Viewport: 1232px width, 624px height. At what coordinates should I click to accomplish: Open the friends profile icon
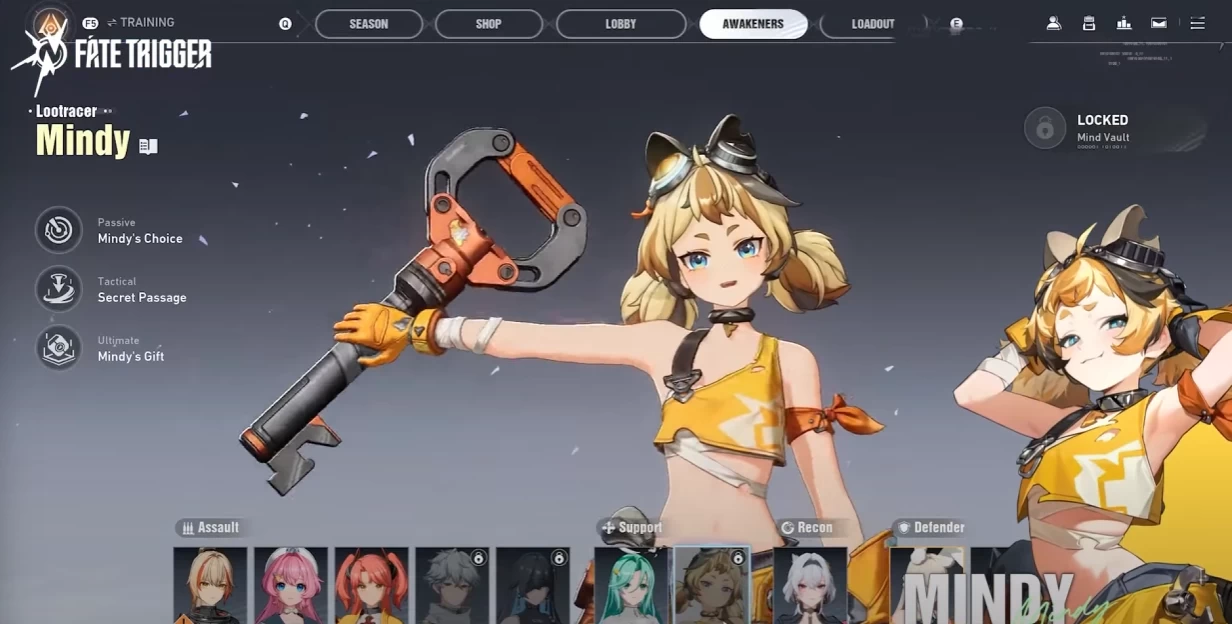[1054, 23]
